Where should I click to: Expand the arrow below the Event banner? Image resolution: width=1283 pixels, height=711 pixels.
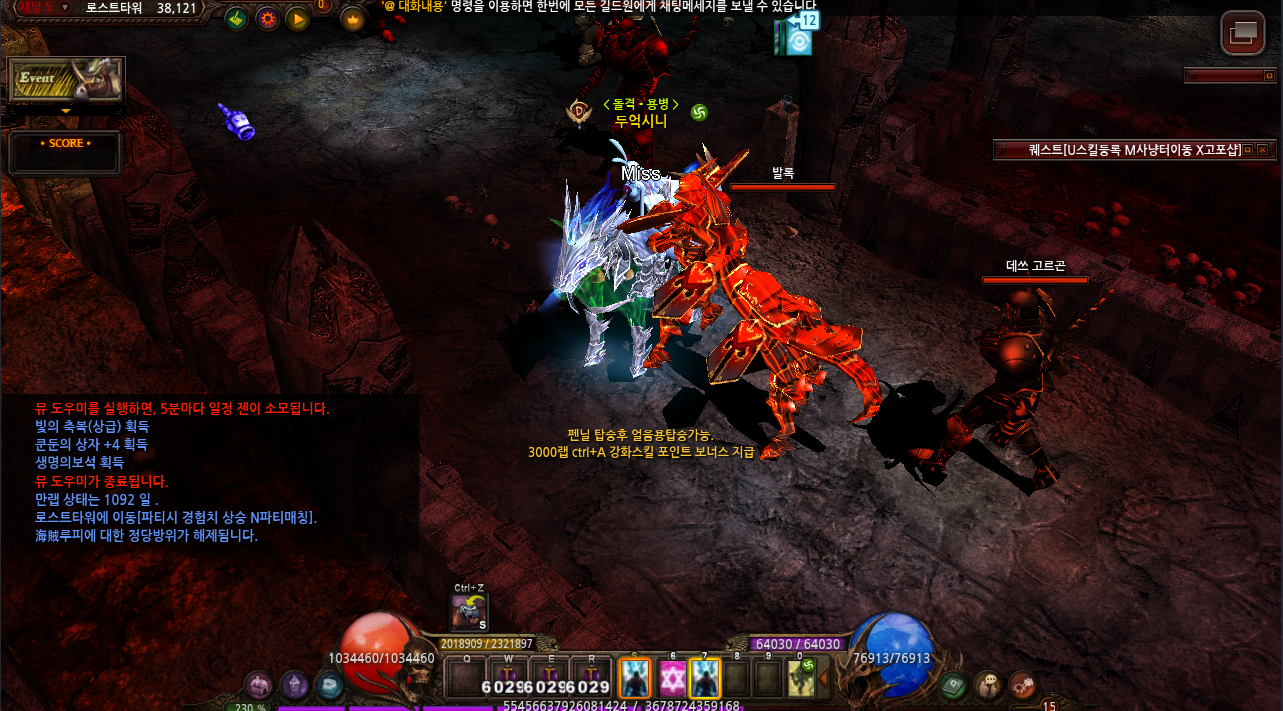(x=66, y=111)
